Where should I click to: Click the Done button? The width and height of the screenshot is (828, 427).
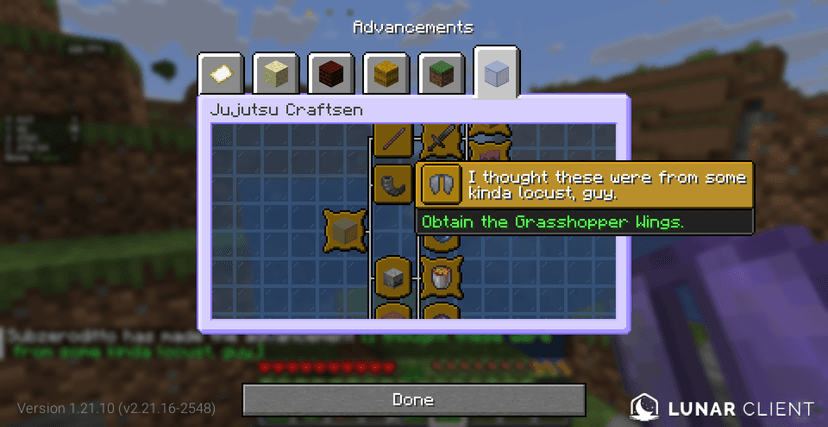[x=413, y=399]
